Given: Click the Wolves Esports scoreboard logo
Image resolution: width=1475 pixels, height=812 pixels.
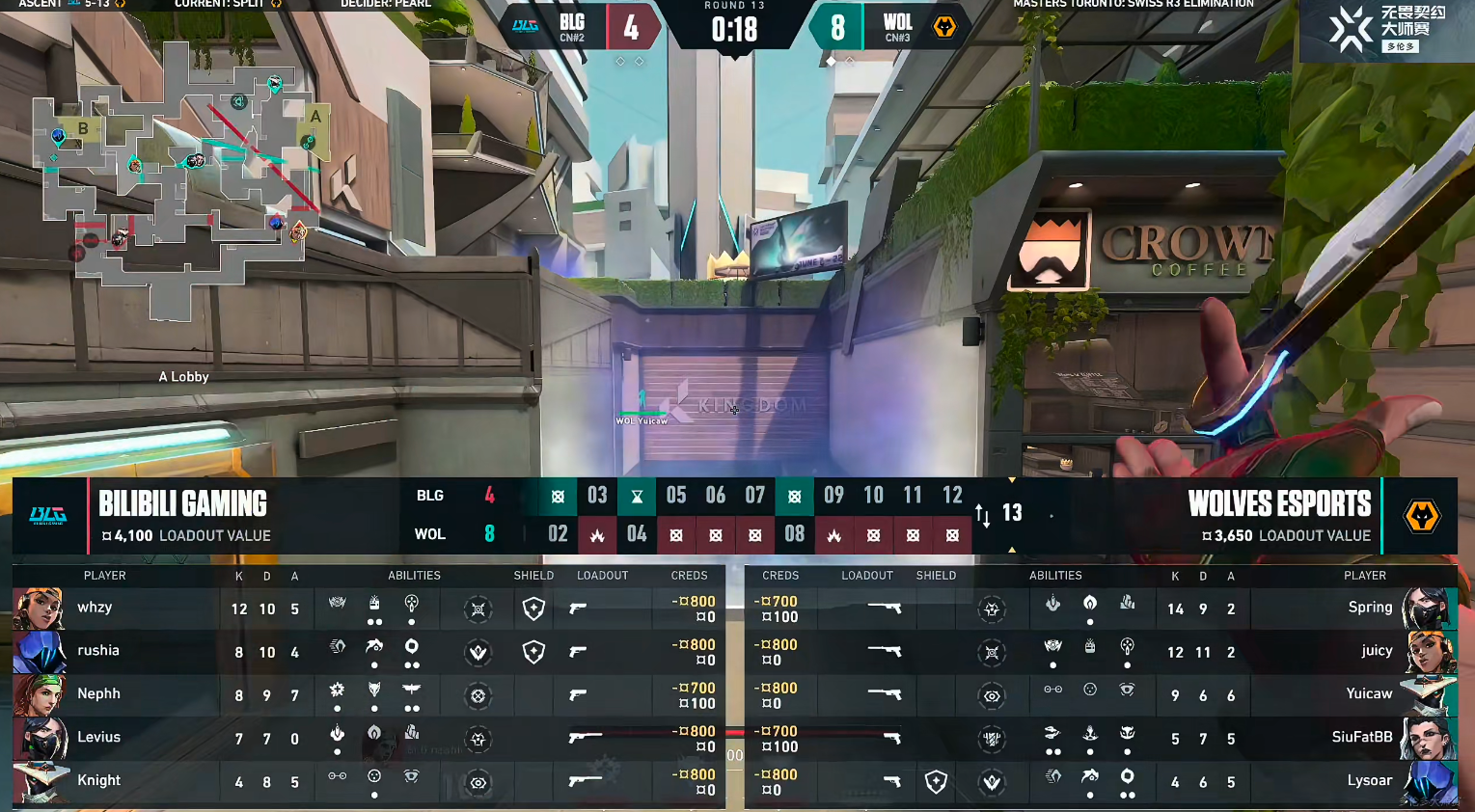Looking at the screenshot, I should click(x=1421, y=515).
